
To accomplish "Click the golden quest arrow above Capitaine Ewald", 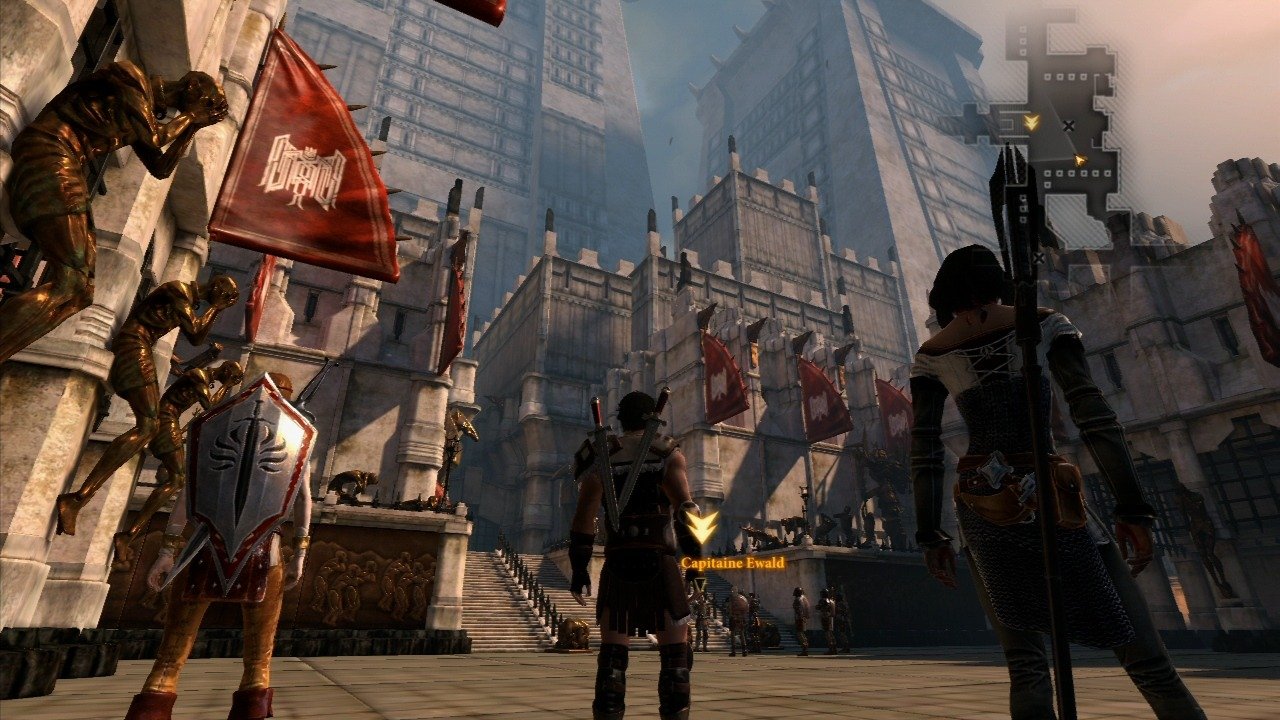I will tap(702, 527).
